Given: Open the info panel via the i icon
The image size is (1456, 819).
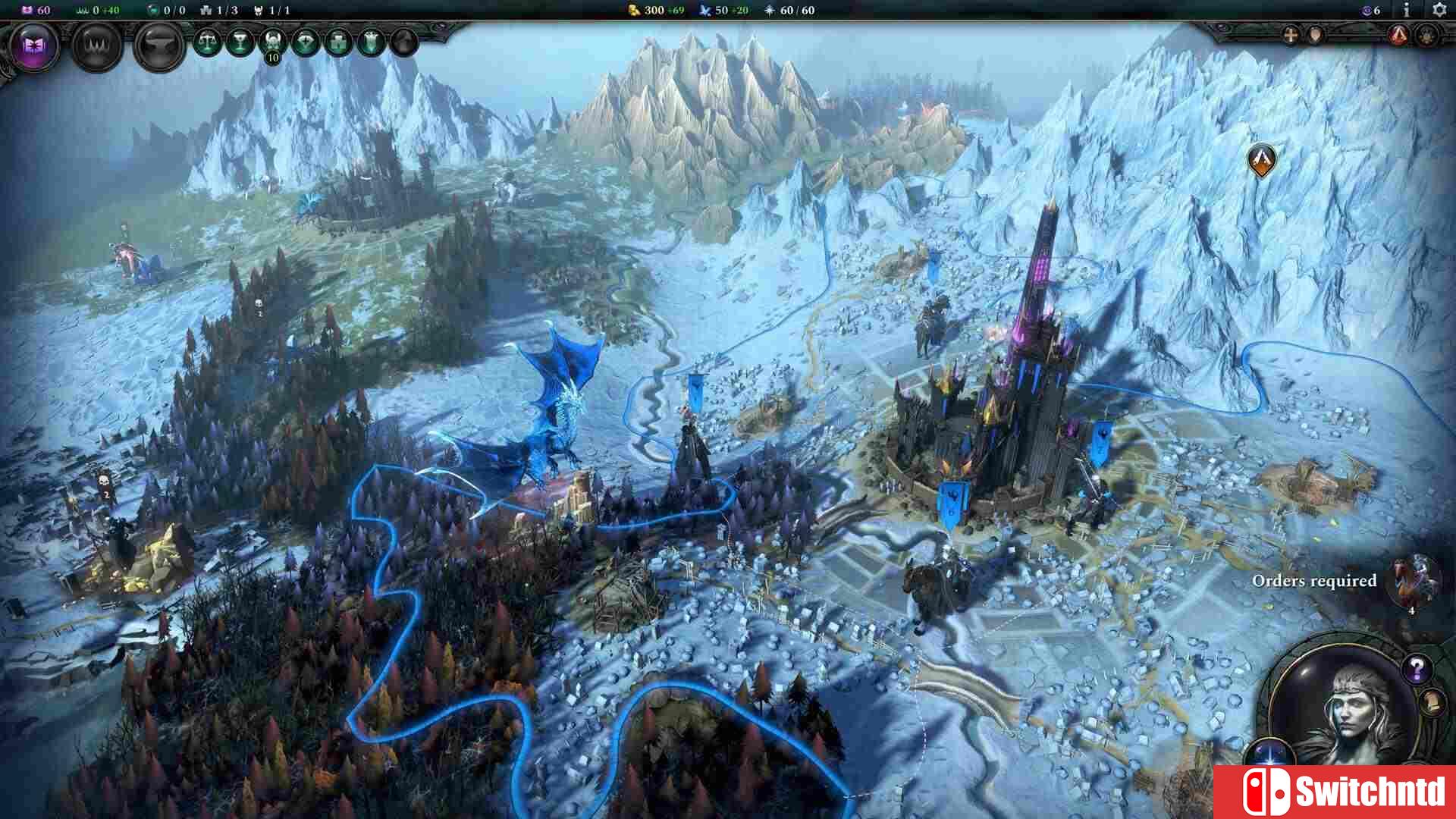Looking at the screenshot, I should click(1407, 11).
